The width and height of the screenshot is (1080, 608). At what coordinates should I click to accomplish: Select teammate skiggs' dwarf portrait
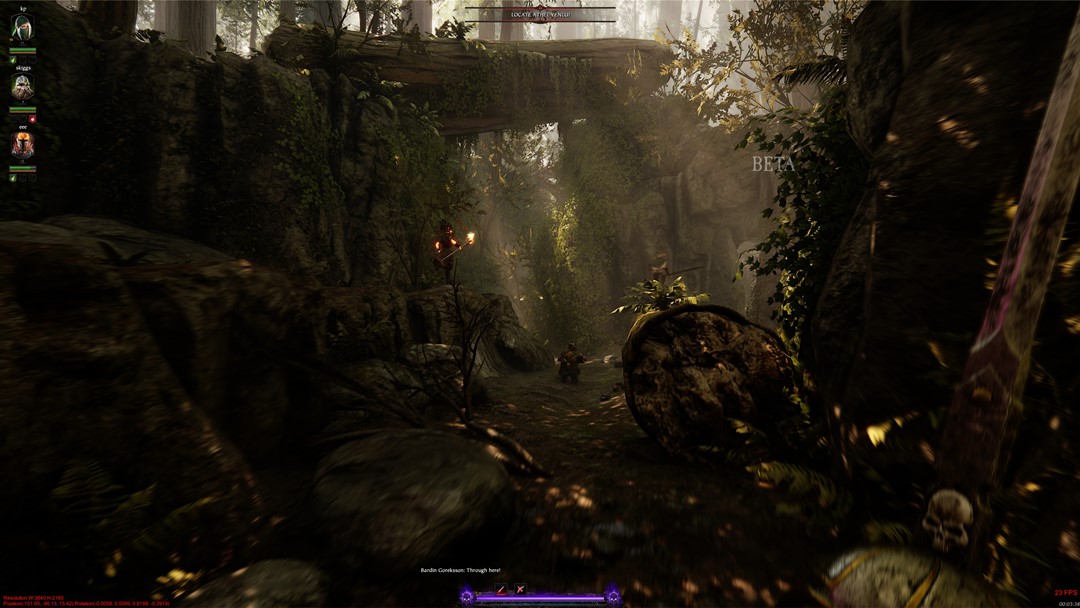point(22,88)
